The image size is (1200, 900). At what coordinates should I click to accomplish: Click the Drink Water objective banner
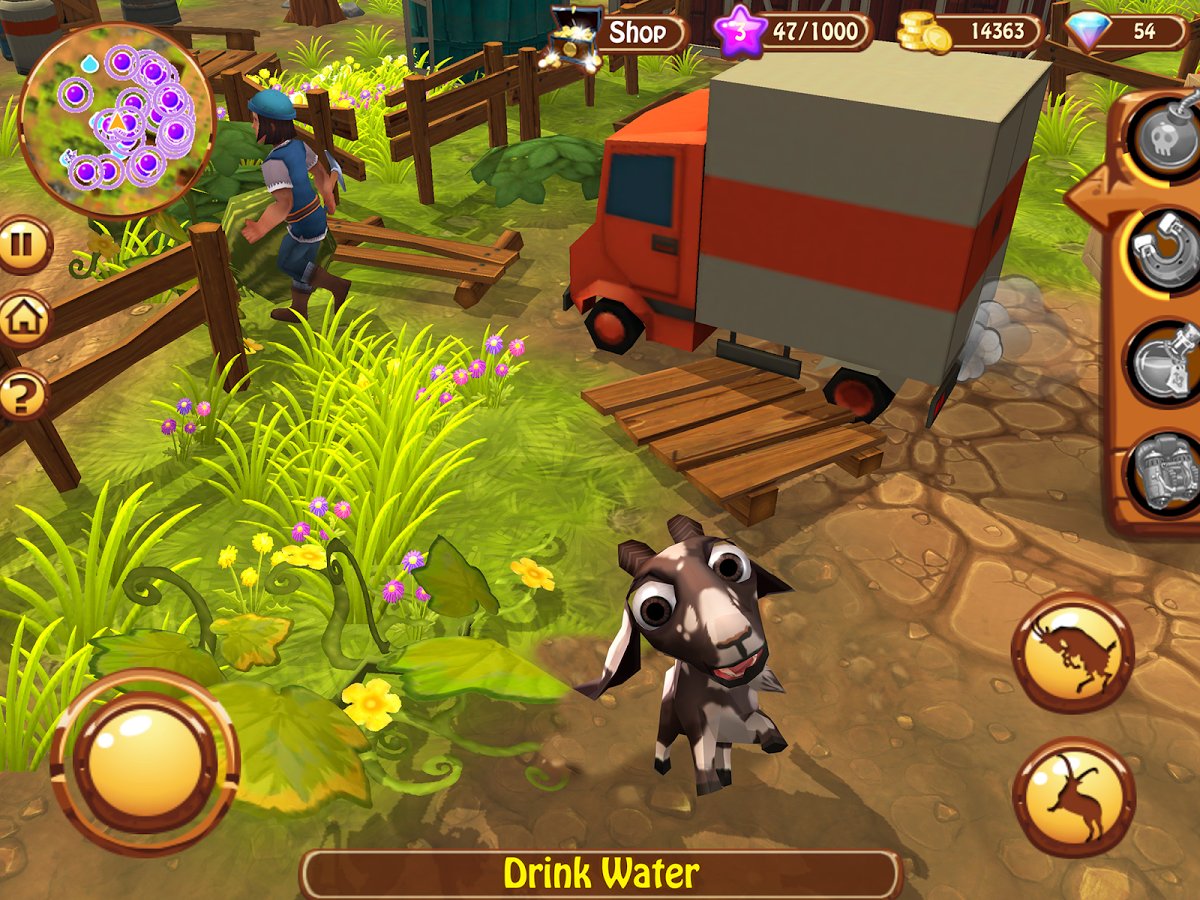[600, 874]
